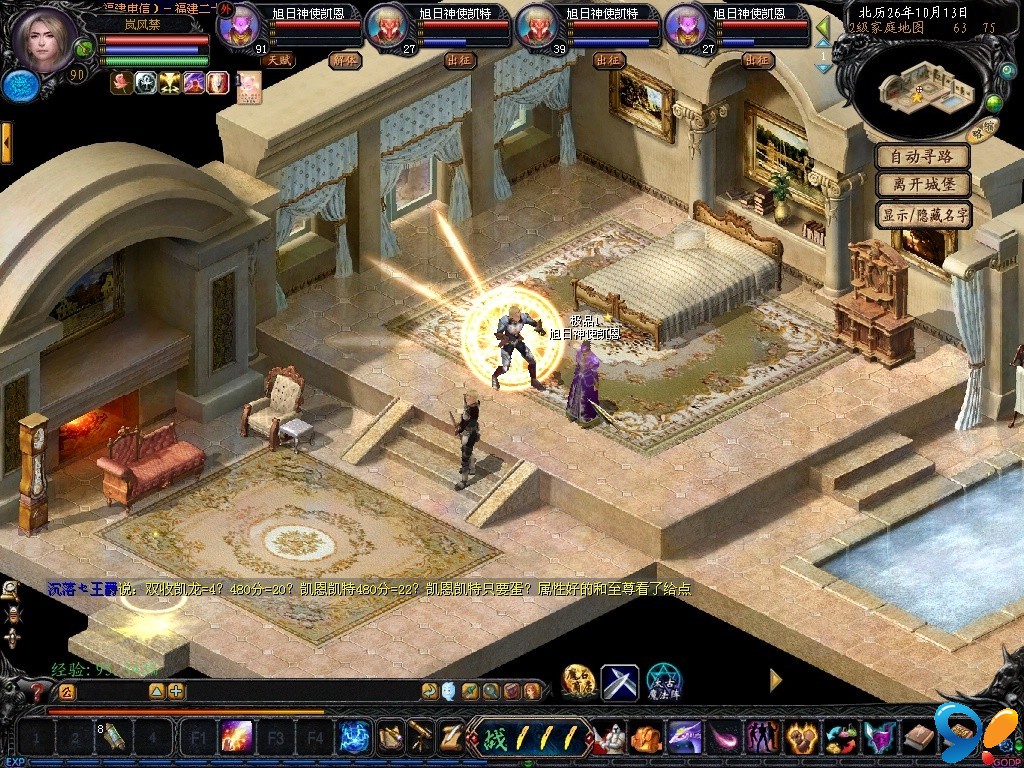Click the 解体 button under first pet
Screen dimensions: 1024x768
[343, 60]
